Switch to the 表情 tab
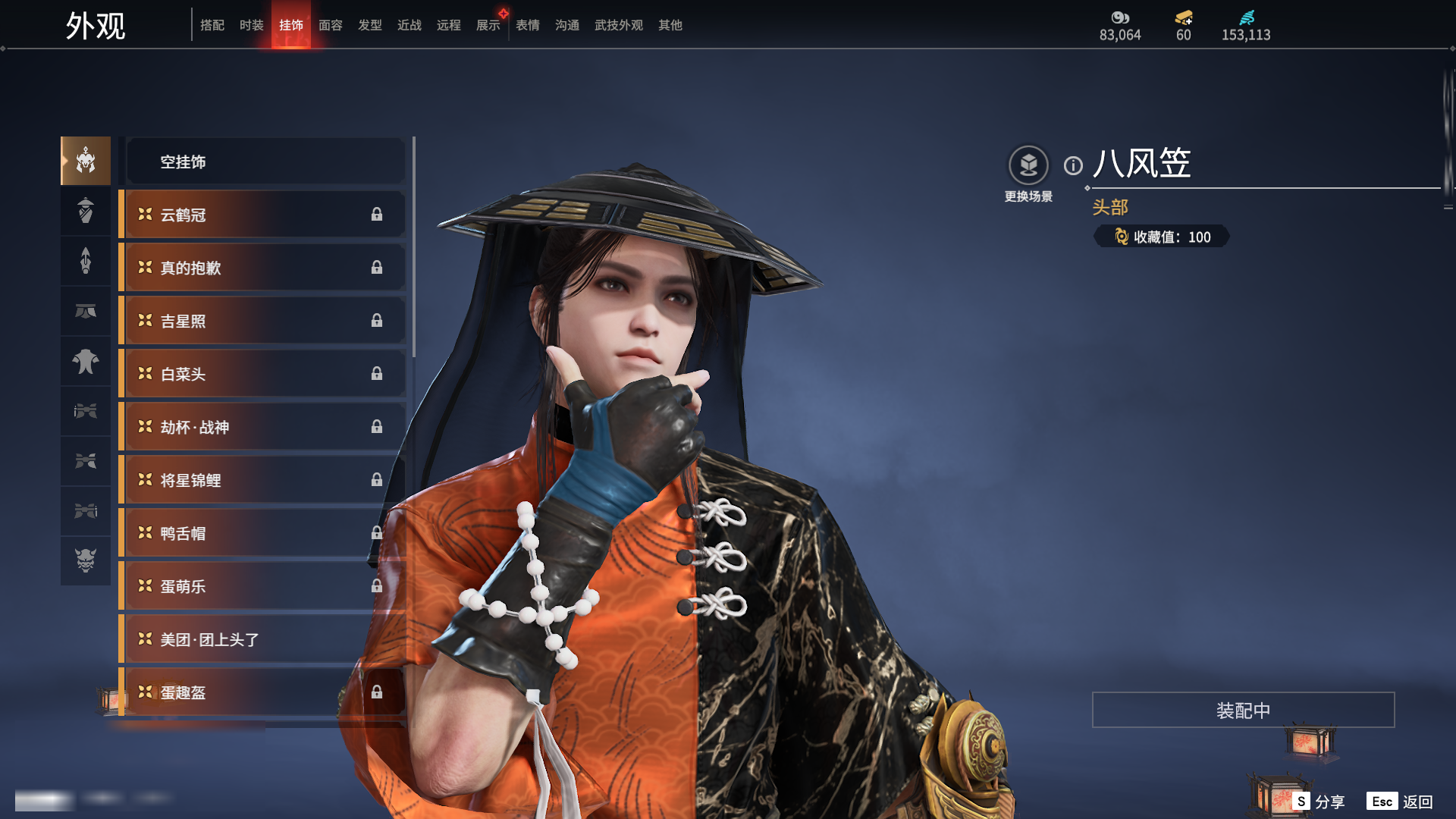1456x819 pixels. click(x=528, y=25)
